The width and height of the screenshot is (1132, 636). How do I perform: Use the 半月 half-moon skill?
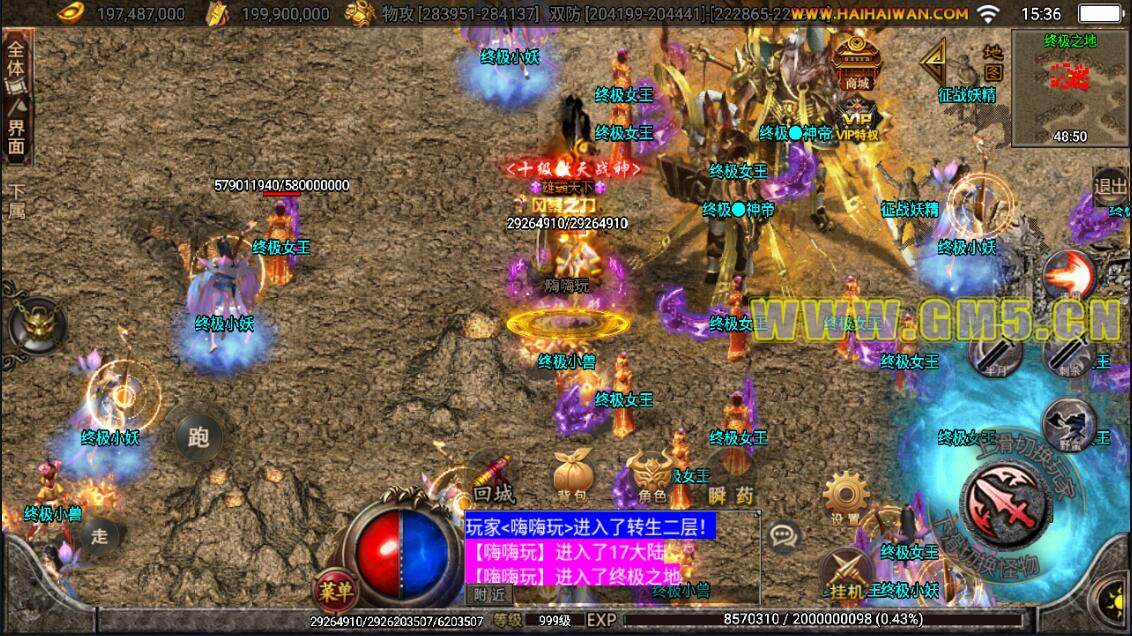[x=997, y=353]
